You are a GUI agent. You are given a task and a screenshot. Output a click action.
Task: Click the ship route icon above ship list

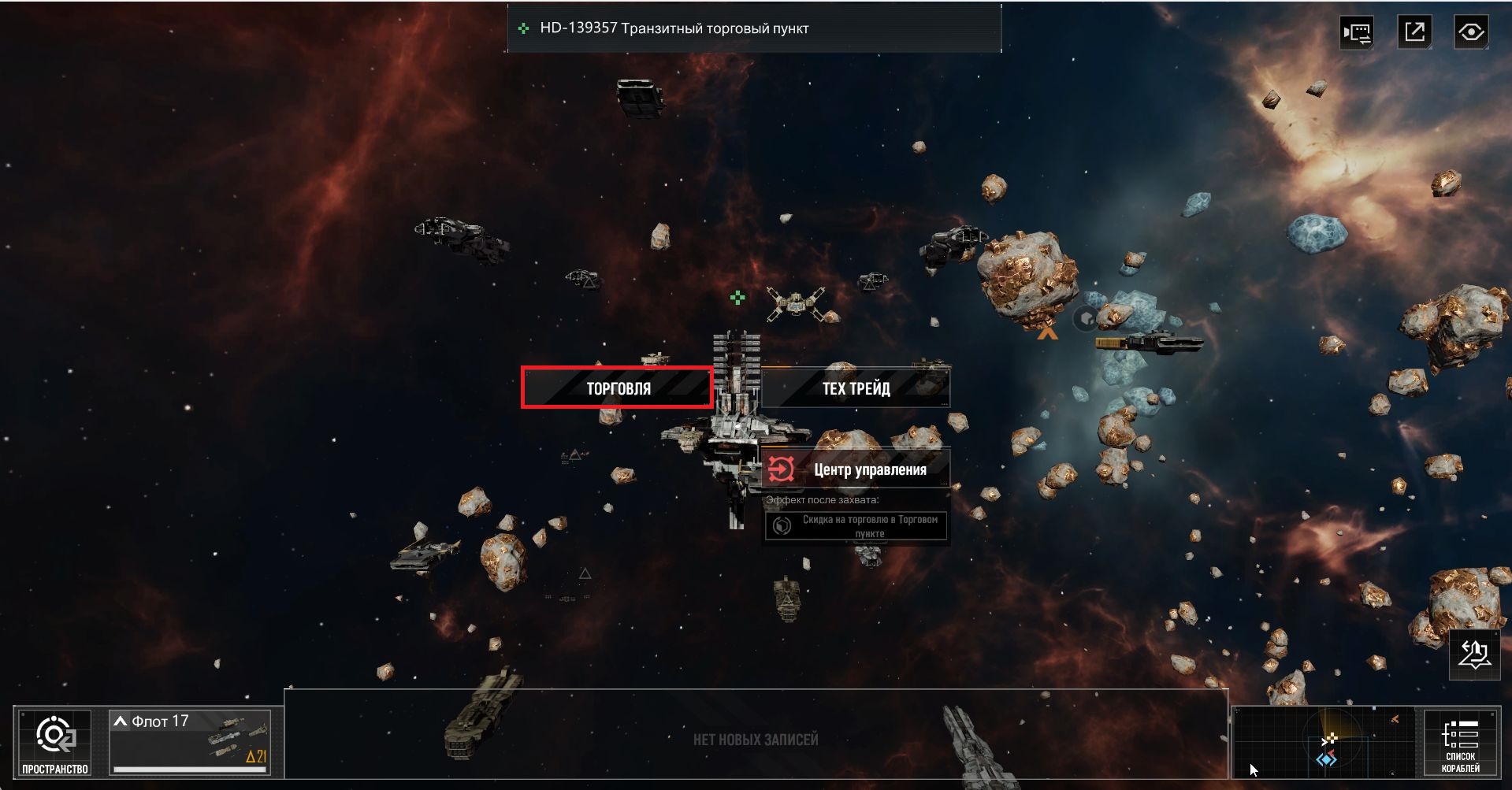(1474, 654)
